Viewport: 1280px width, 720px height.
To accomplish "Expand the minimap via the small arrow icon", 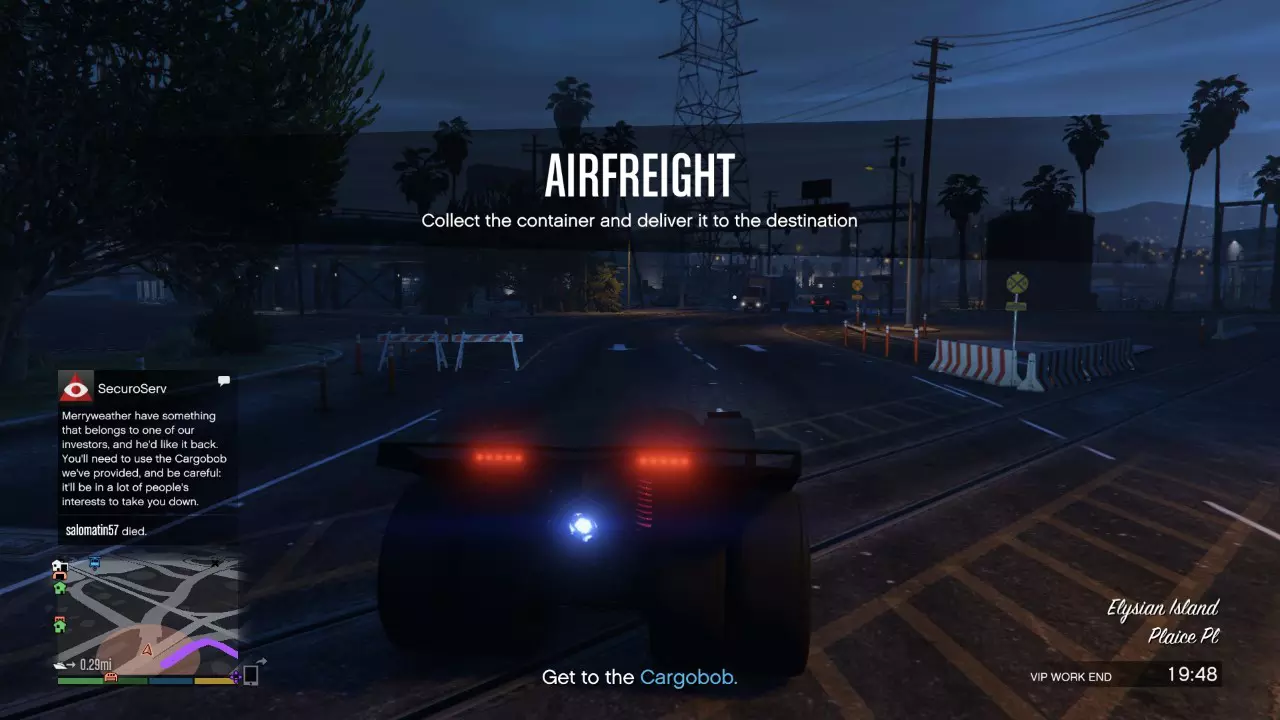I will 262,660.
